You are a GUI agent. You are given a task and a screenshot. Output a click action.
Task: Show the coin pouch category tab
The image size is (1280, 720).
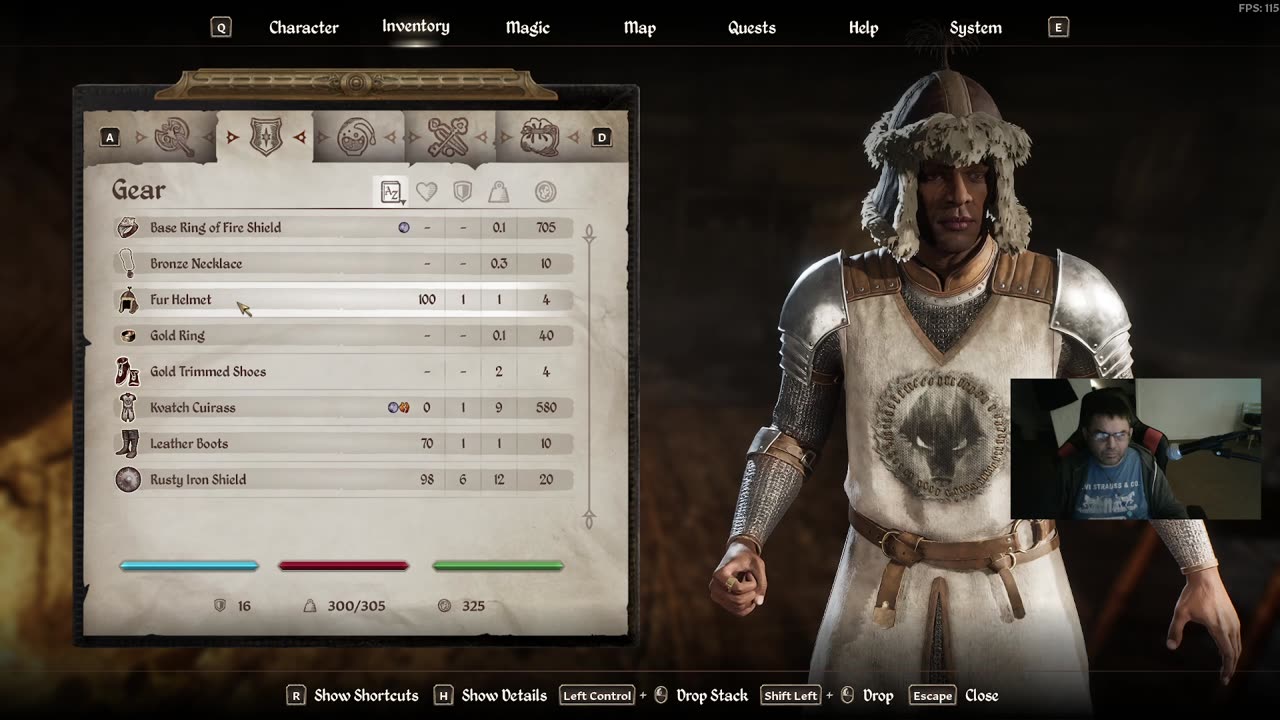[540, 137]
